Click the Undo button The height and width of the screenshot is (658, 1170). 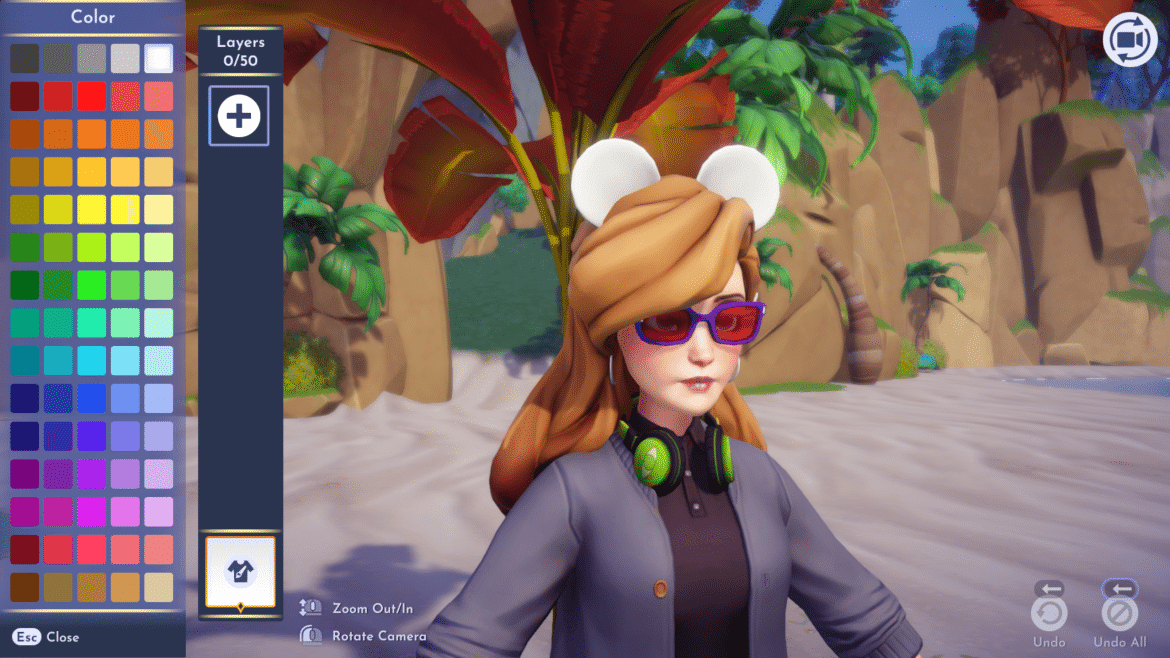(1049, 613)
